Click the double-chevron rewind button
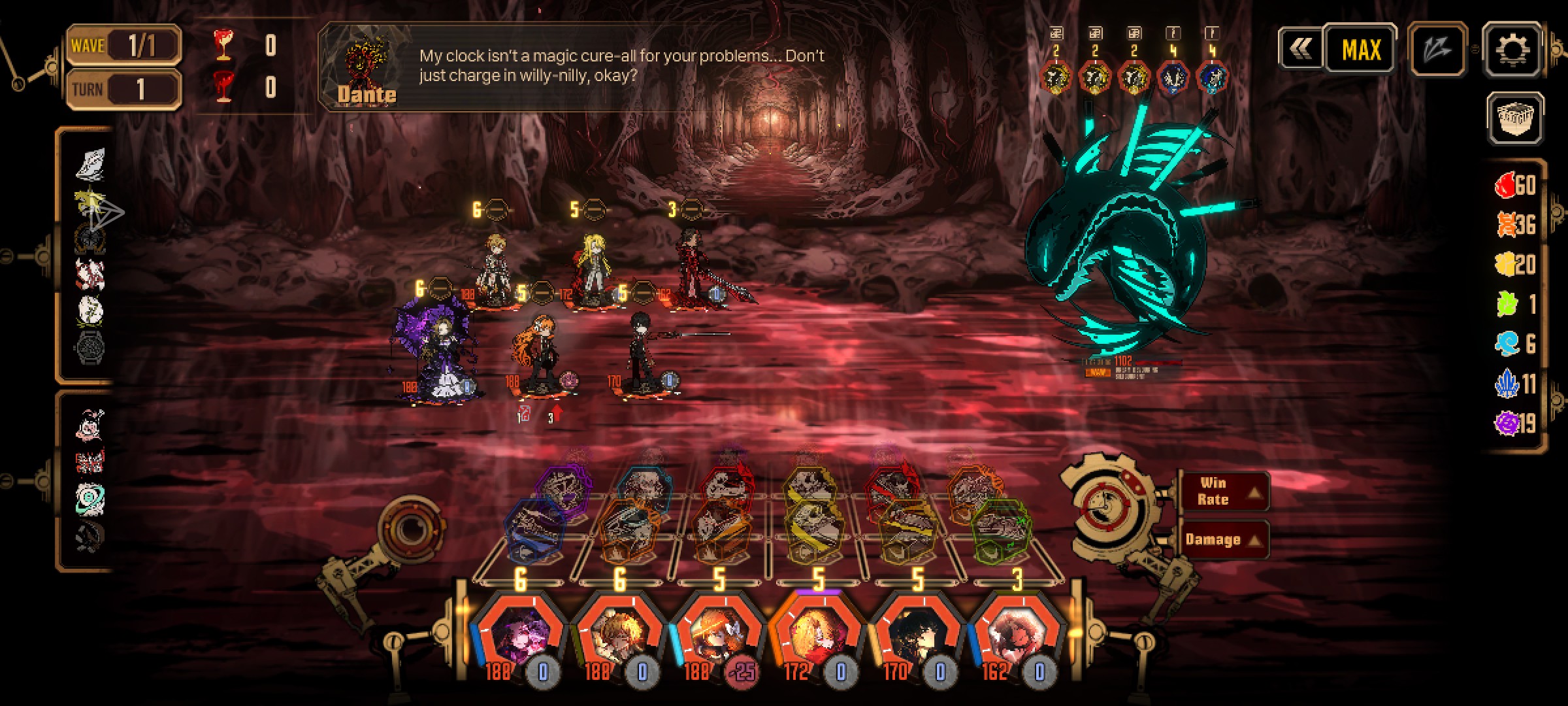The image size is (1568, 706). (x=1300, y=48)
